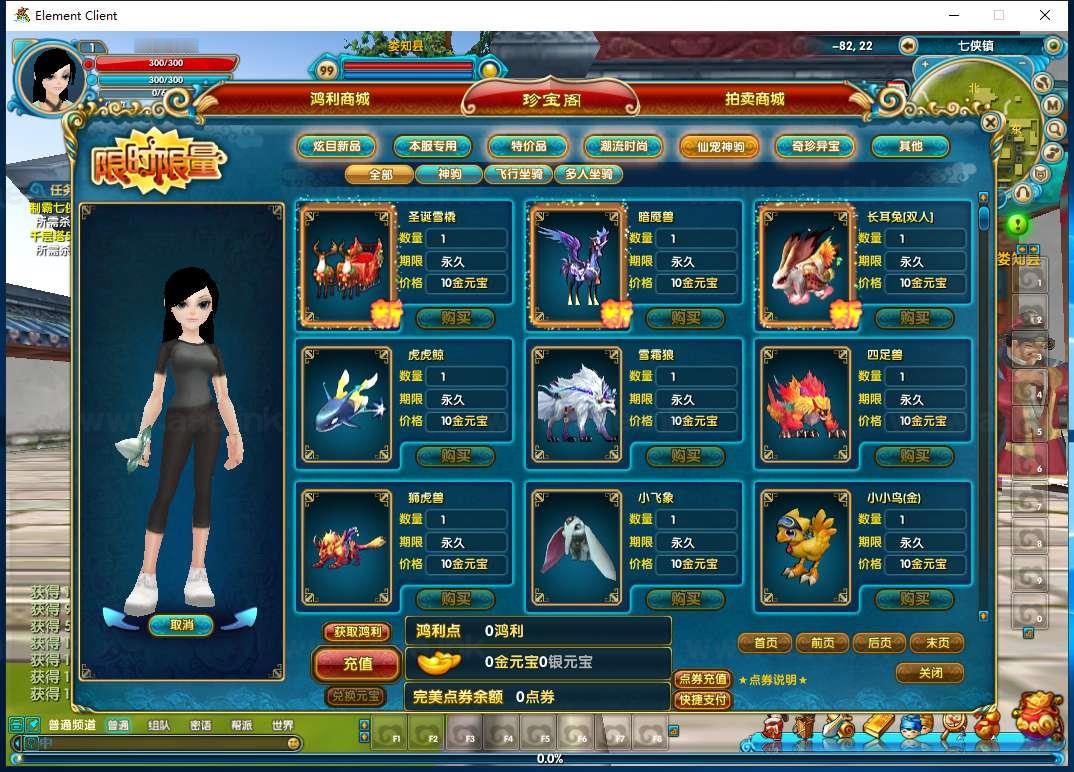The width and height of the screenshot is (1074, 772).
Task: Open the 拍卖商城 auction tab
Action: click(x=754, y=100)
